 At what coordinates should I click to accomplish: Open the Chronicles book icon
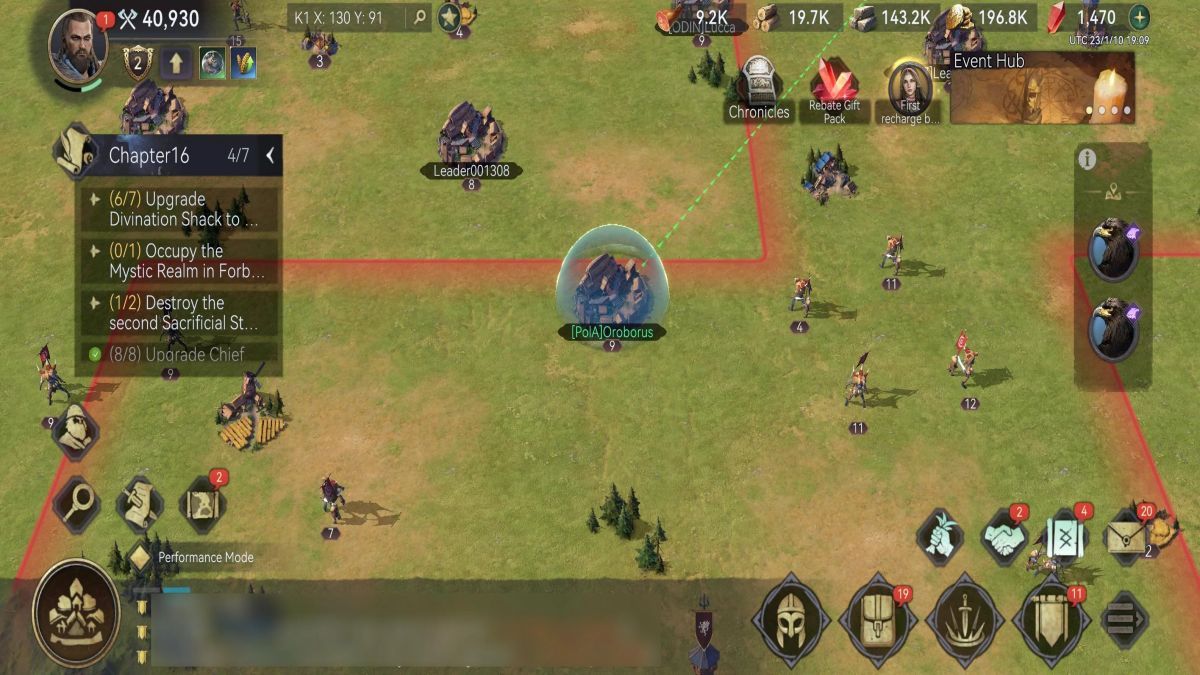(759, 88)
